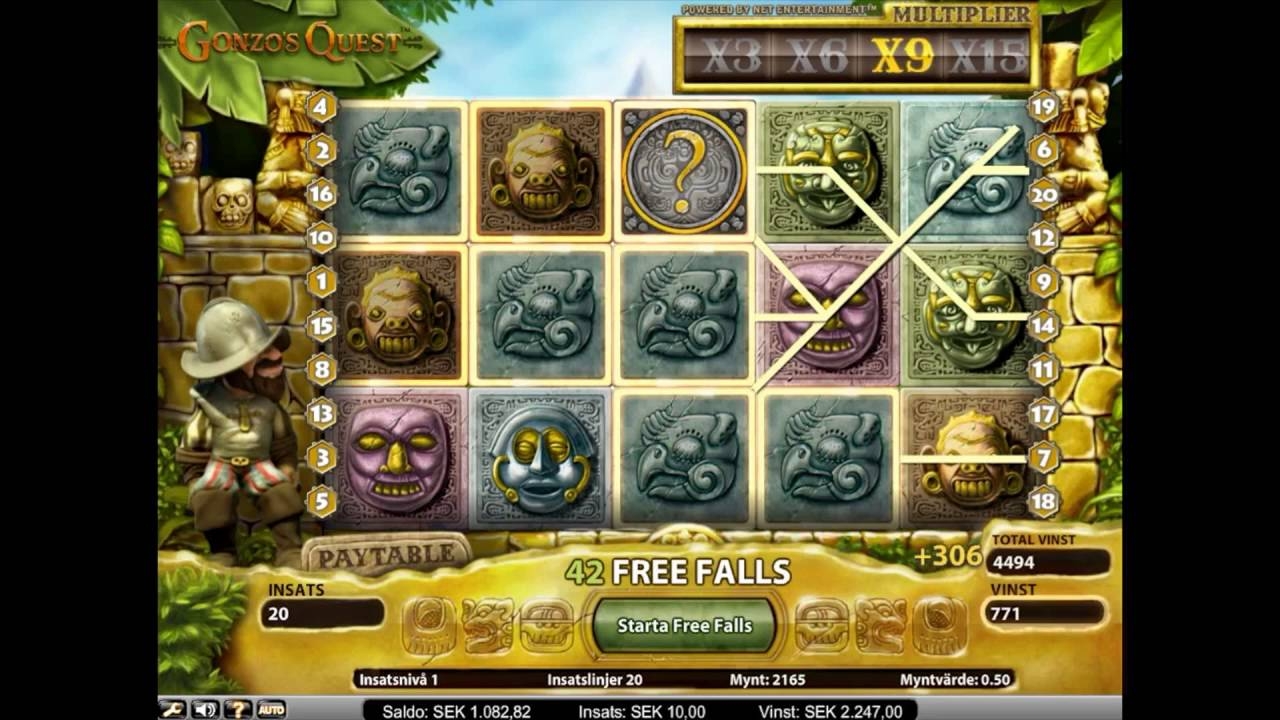Image resolution: width=1280 pixels, height=720 pixels.
Task: Select bet line marker 19
Action: click(x=1043, y=105)
